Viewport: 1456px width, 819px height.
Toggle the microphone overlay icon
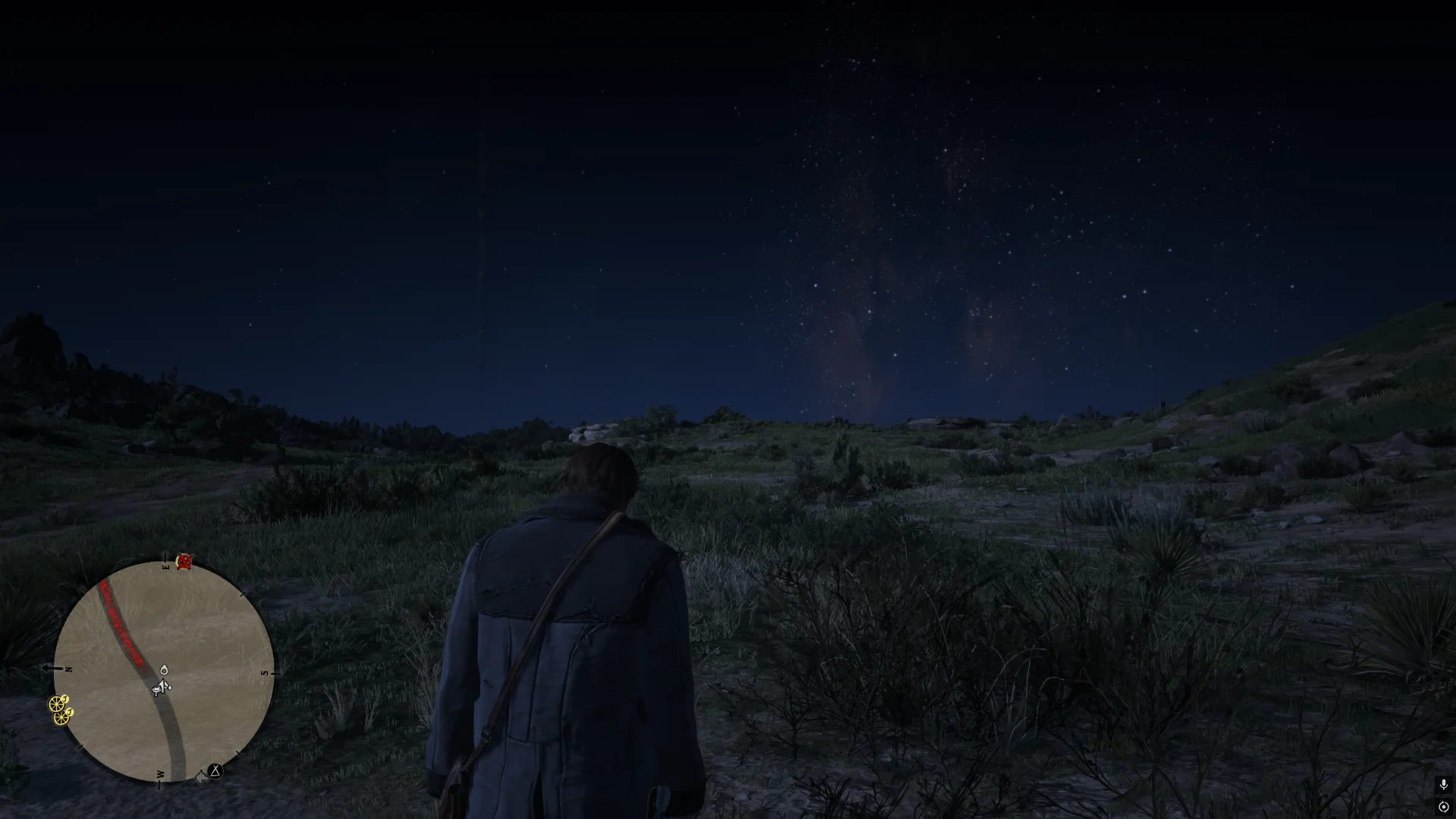(1443, 785)
